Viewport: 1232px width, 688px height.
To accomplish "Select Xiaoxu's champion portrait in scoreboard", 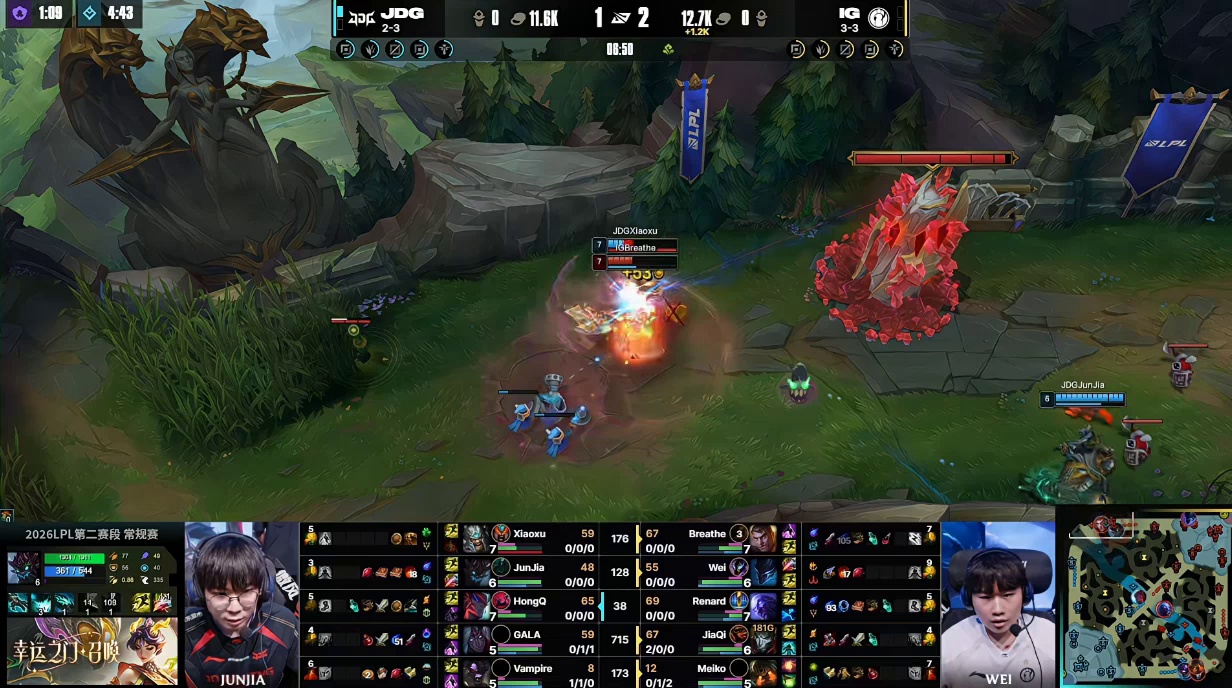I will 501,537.
